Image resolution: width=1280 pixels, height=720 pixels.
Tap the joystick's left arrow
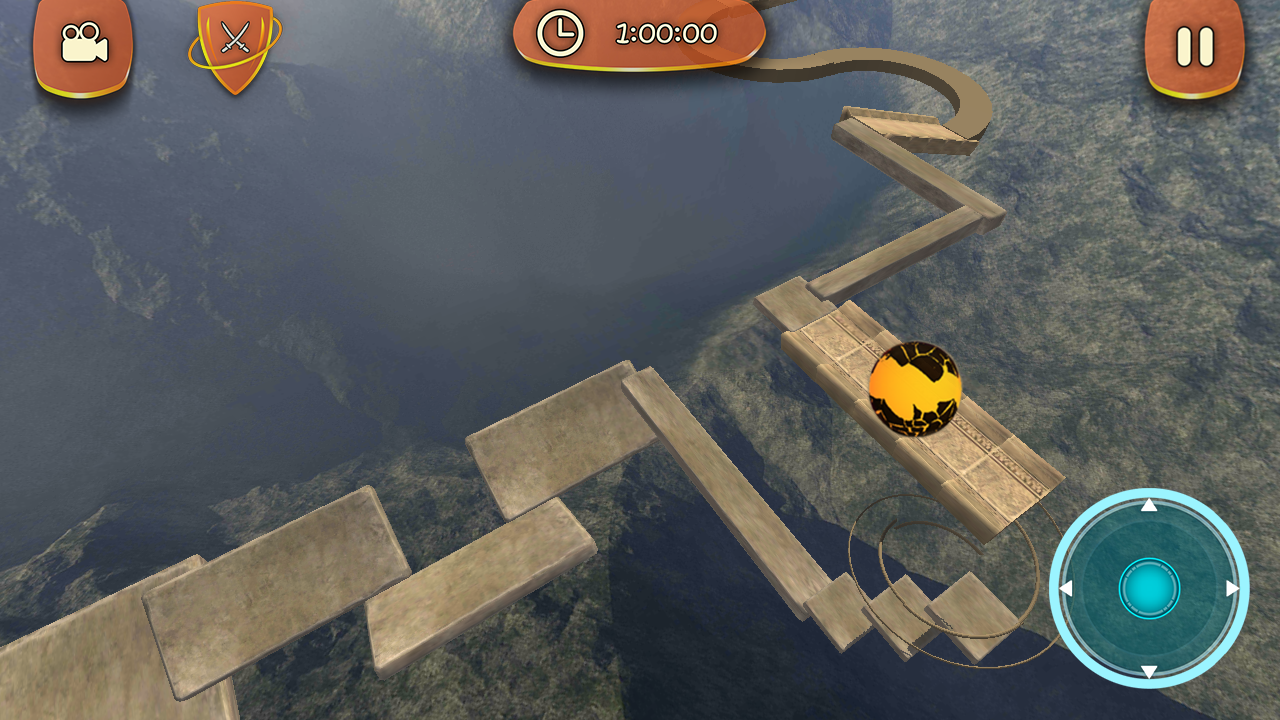pyautogui.click(x=1066, y=589)
